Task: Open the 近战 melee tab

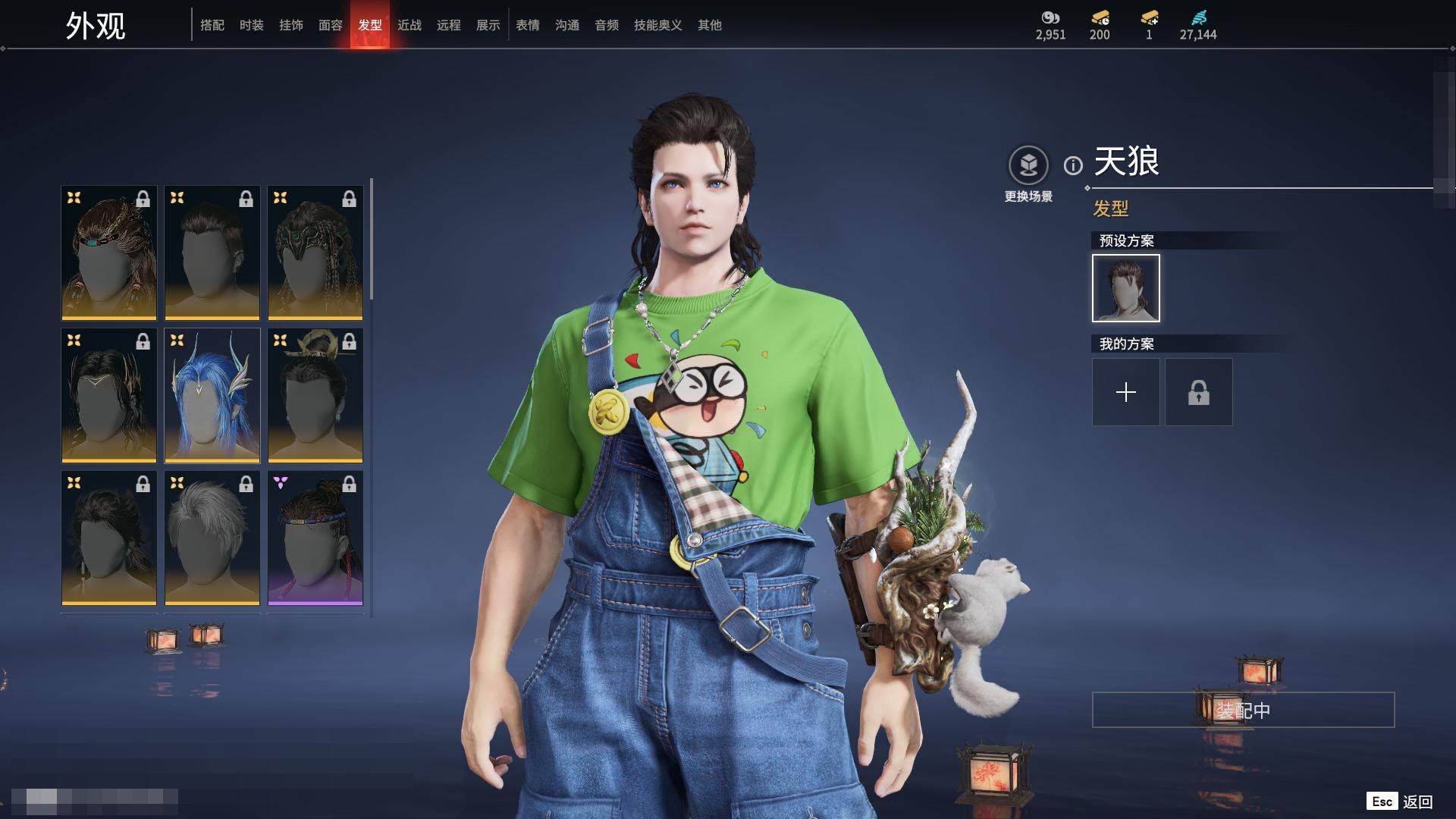Action: click(409, 25)
